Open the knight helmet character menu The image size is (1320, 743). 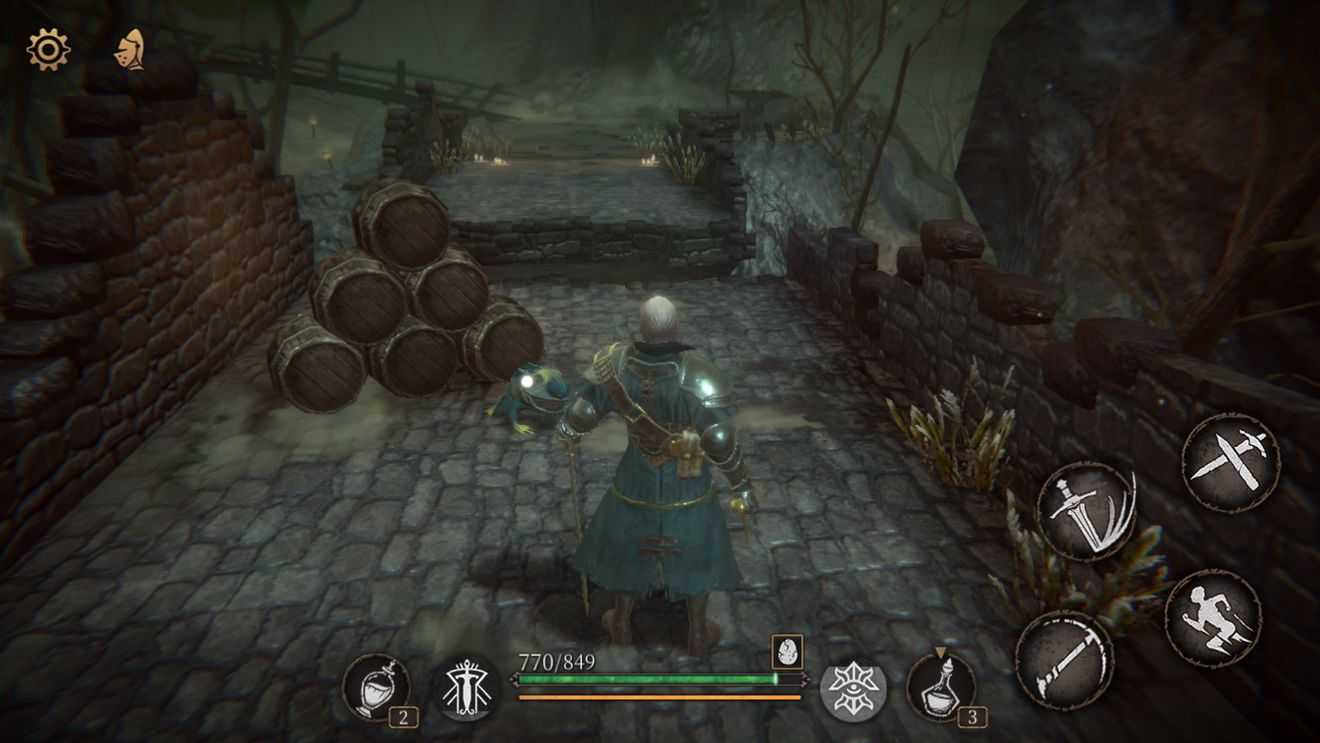(129, 49)
